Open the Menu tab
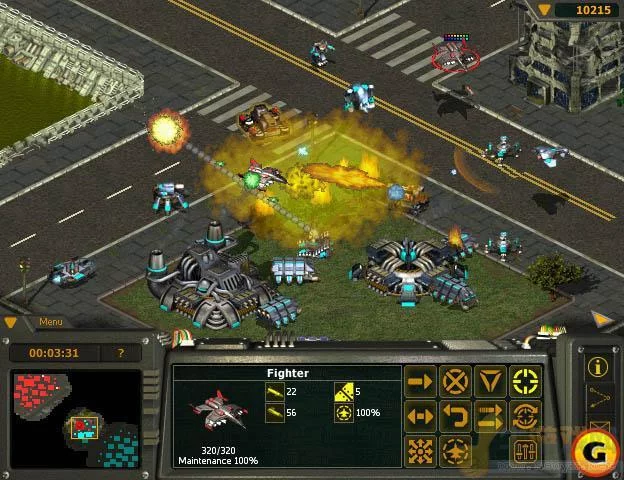Screen dimensions: 624x480 (52, 322)
